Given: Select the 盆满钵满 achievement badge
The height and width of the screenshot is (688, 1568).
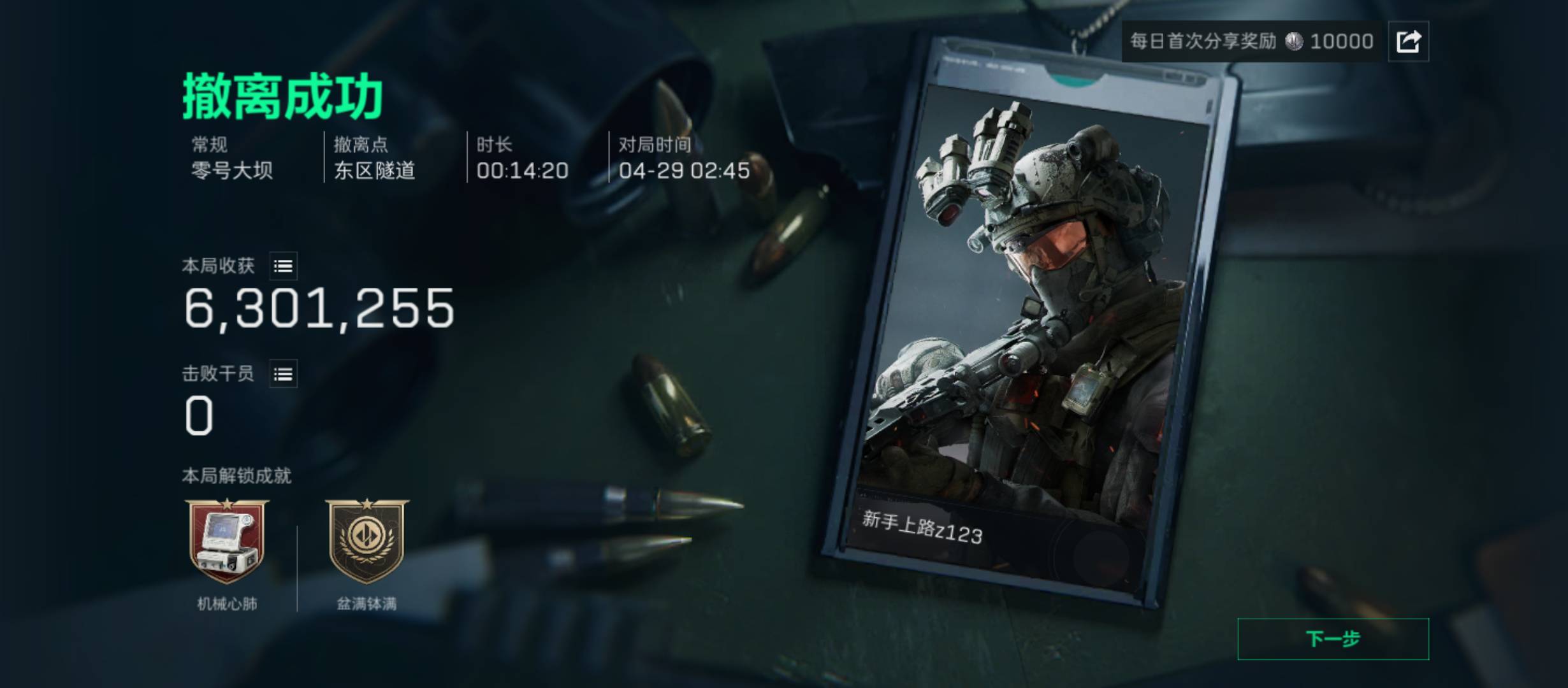Looking at the screenshot, I should (367, 541).
